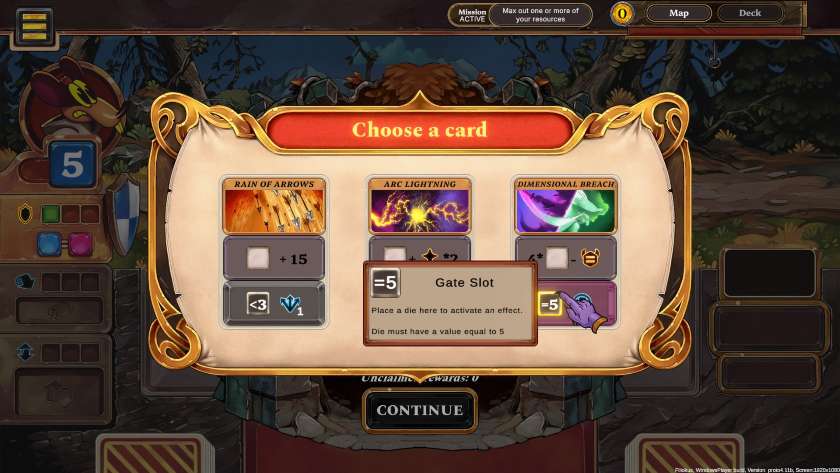Click the <3 gate slot on Rain of Arrows

tap(257, 303)
